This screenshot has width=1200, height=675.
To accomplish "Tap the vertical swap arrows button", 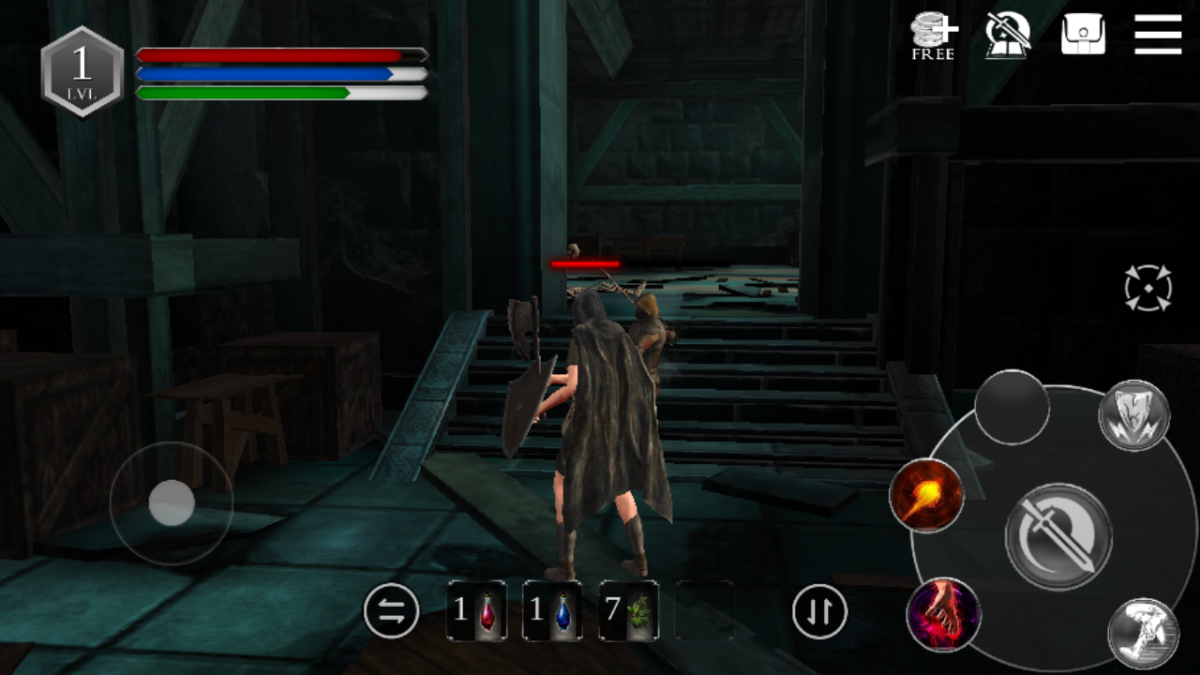I will [820, 610].
